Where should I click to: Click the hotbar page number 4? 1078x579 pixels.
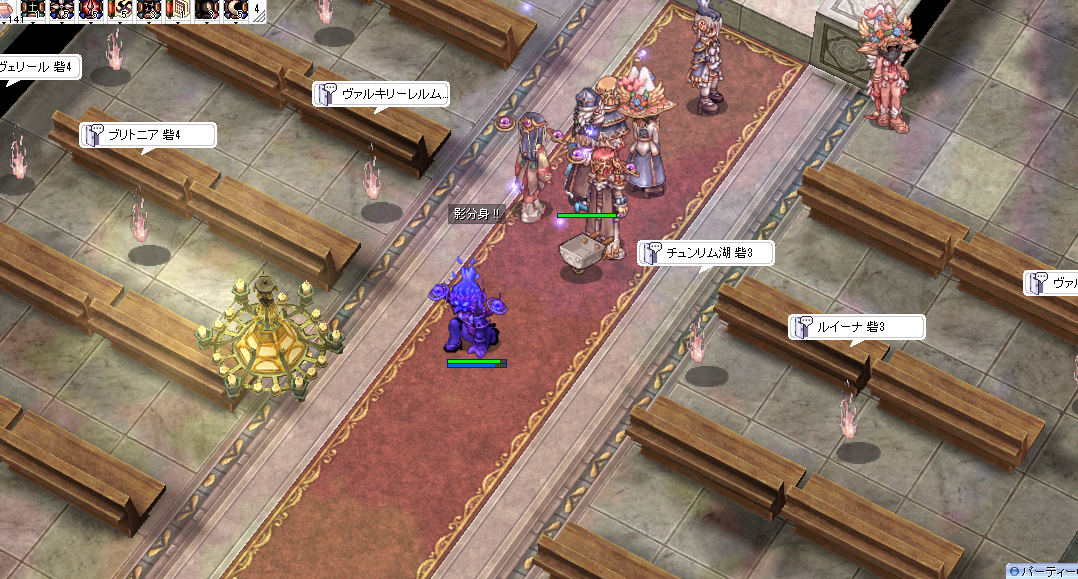(x=259, y=8)
